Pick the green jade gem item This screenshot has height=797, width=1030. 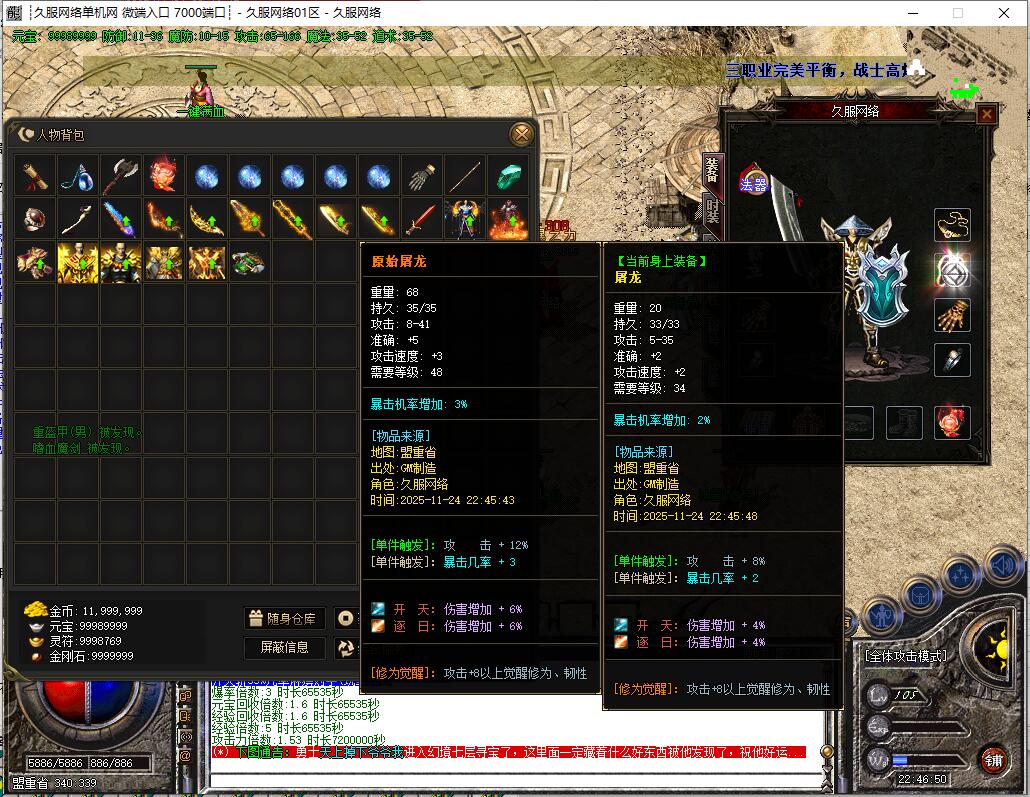pyautogui.click(x=508, y=176)
